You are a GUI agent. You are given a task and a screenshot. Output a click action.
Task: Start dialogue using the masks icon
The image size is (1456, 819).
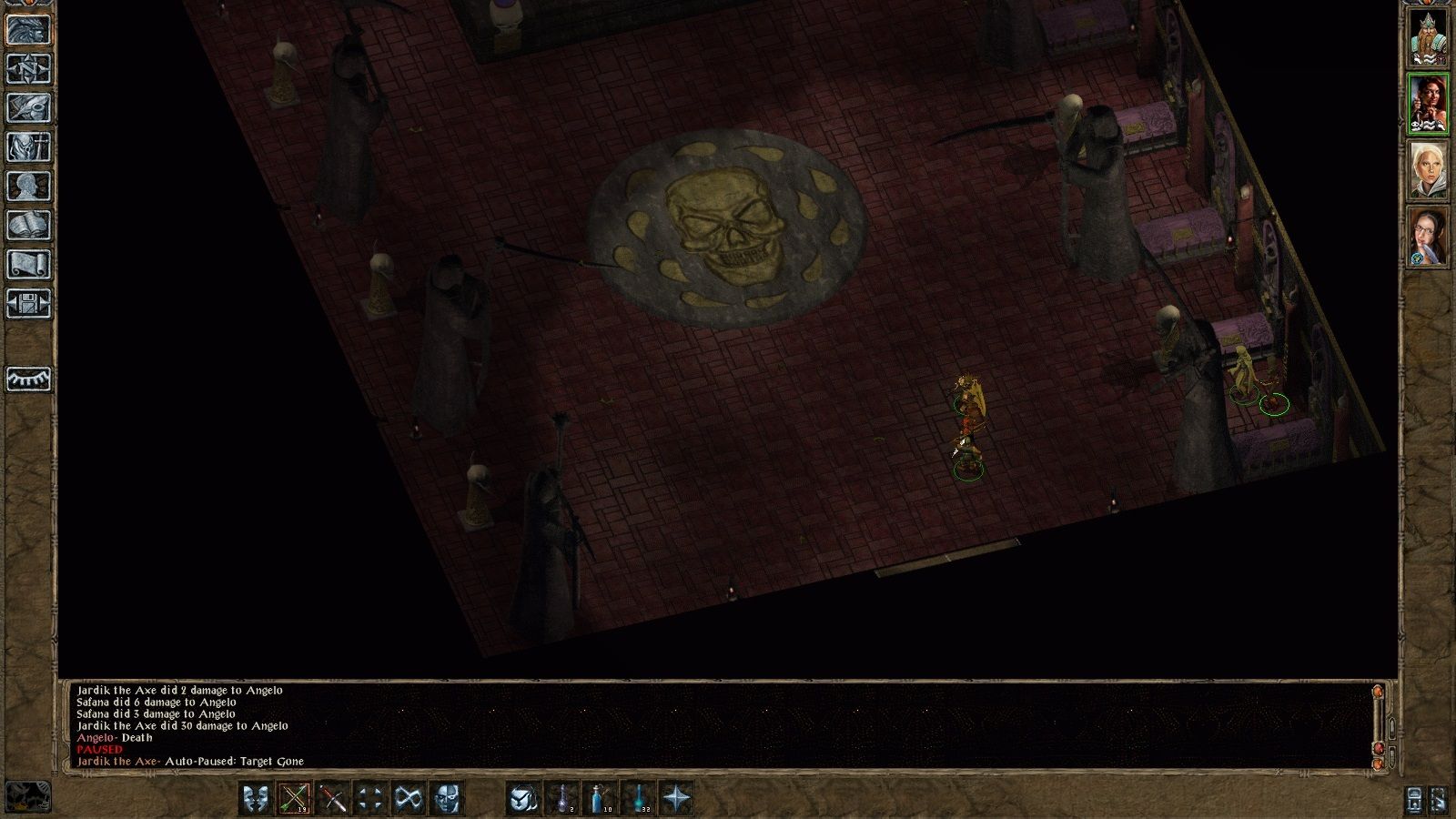(258, 798)
